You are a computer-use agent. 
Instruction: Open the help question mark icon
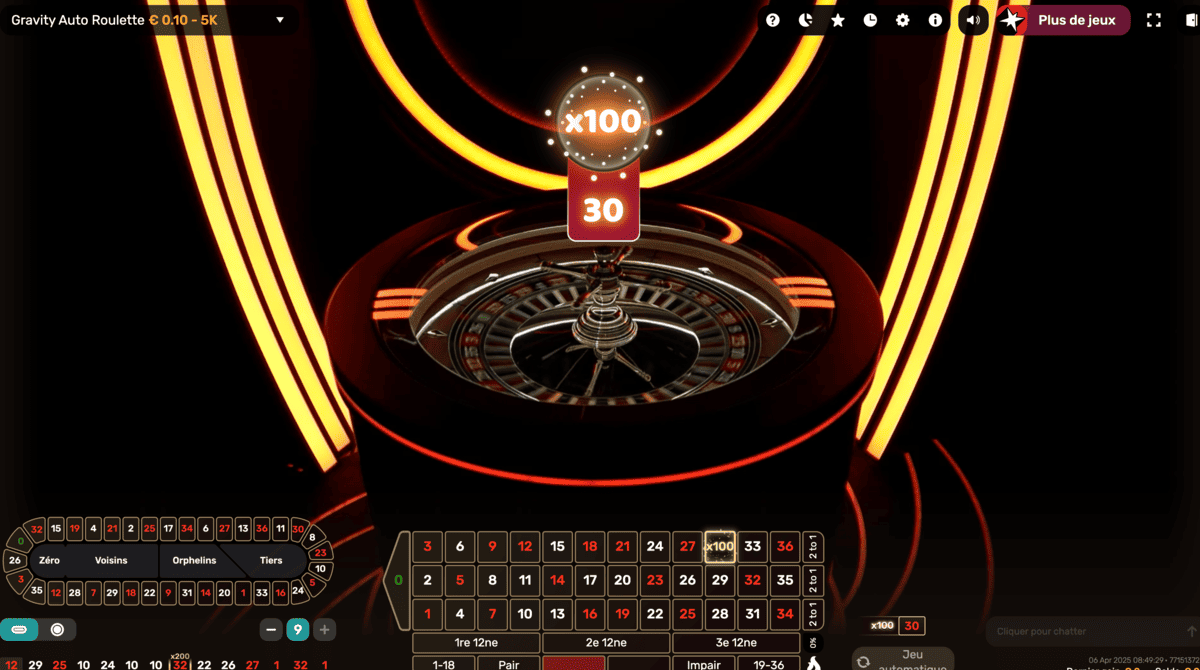pos(773,20)
